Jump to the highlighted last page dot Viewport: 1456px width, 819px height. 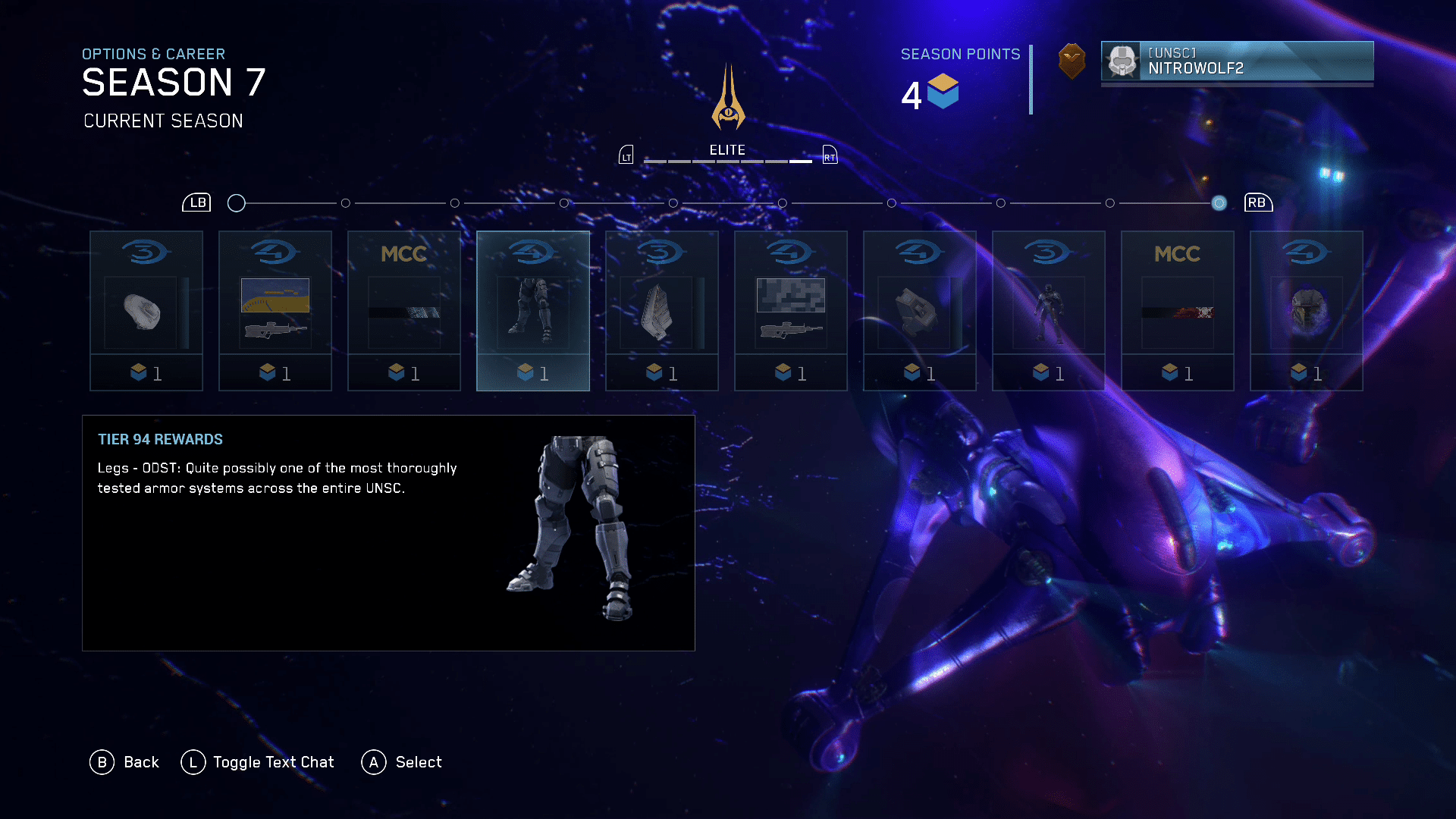click(1219, 203)
